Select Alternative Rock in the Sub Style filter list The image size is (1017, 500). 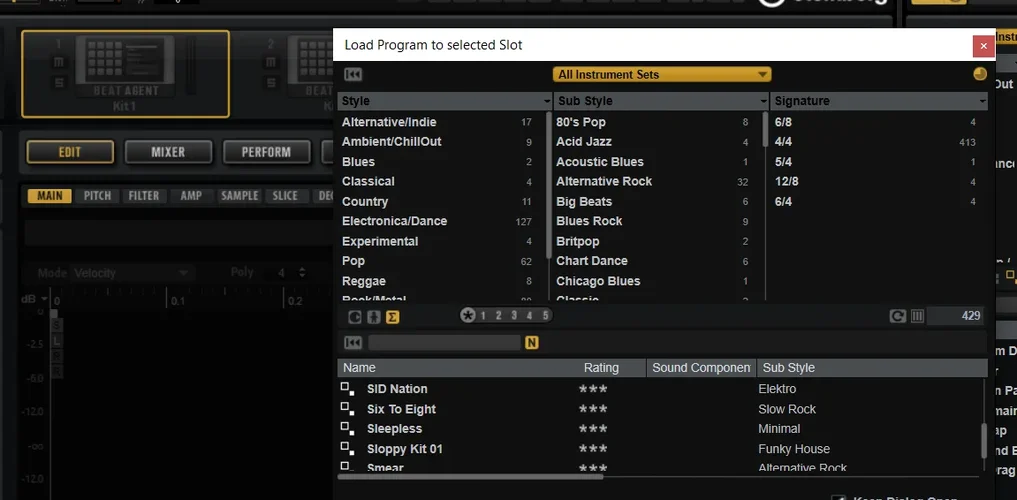pyautogui.click(x=604, y=182)
